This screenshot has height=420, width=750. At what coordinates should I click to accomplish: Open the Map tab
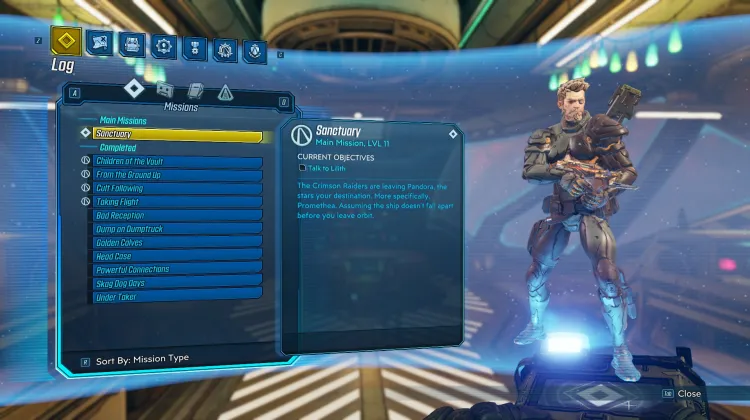pos(98,42)
